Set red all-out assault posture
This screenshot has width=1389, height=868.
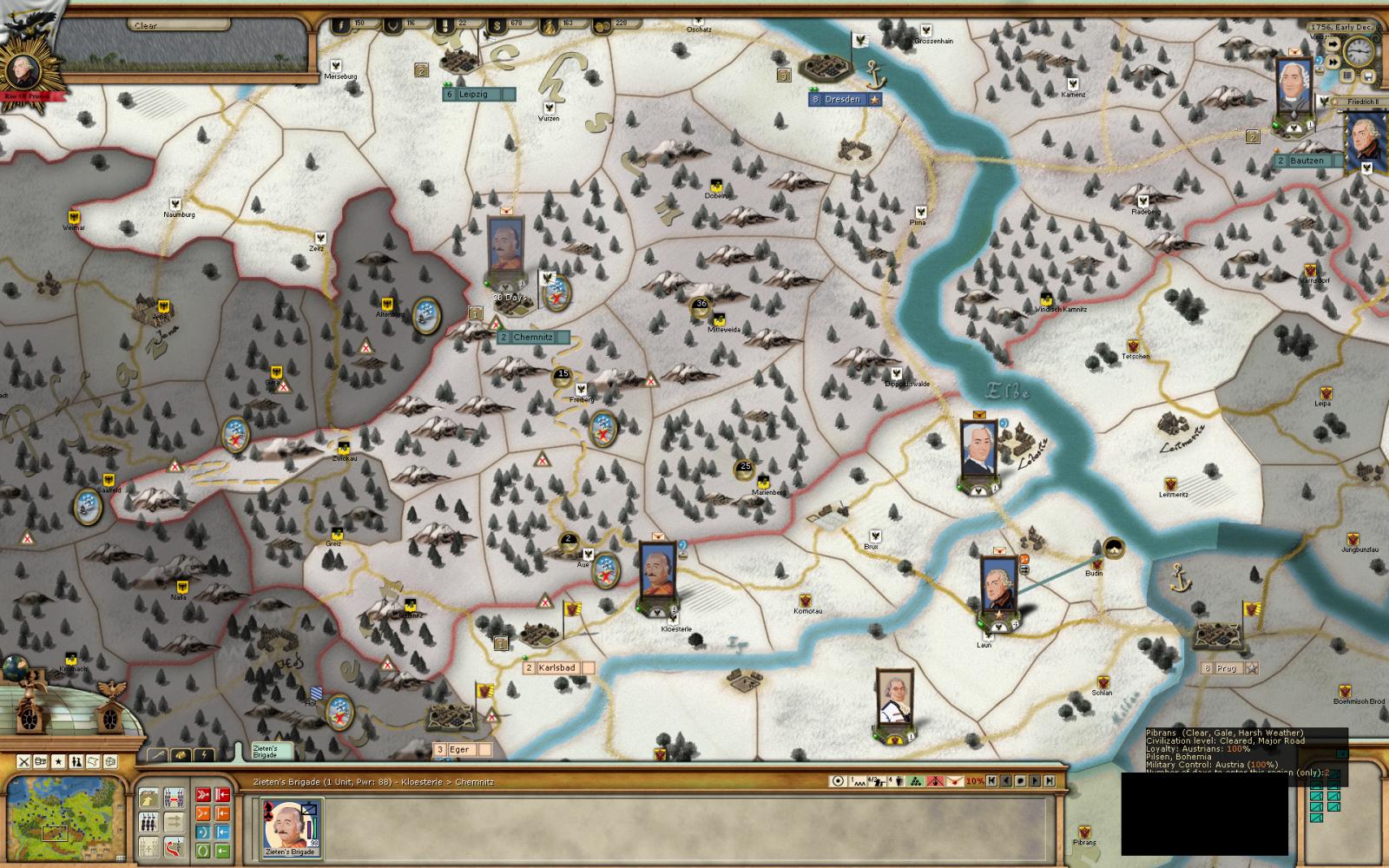pyautogui.click(x=202, y=793)
